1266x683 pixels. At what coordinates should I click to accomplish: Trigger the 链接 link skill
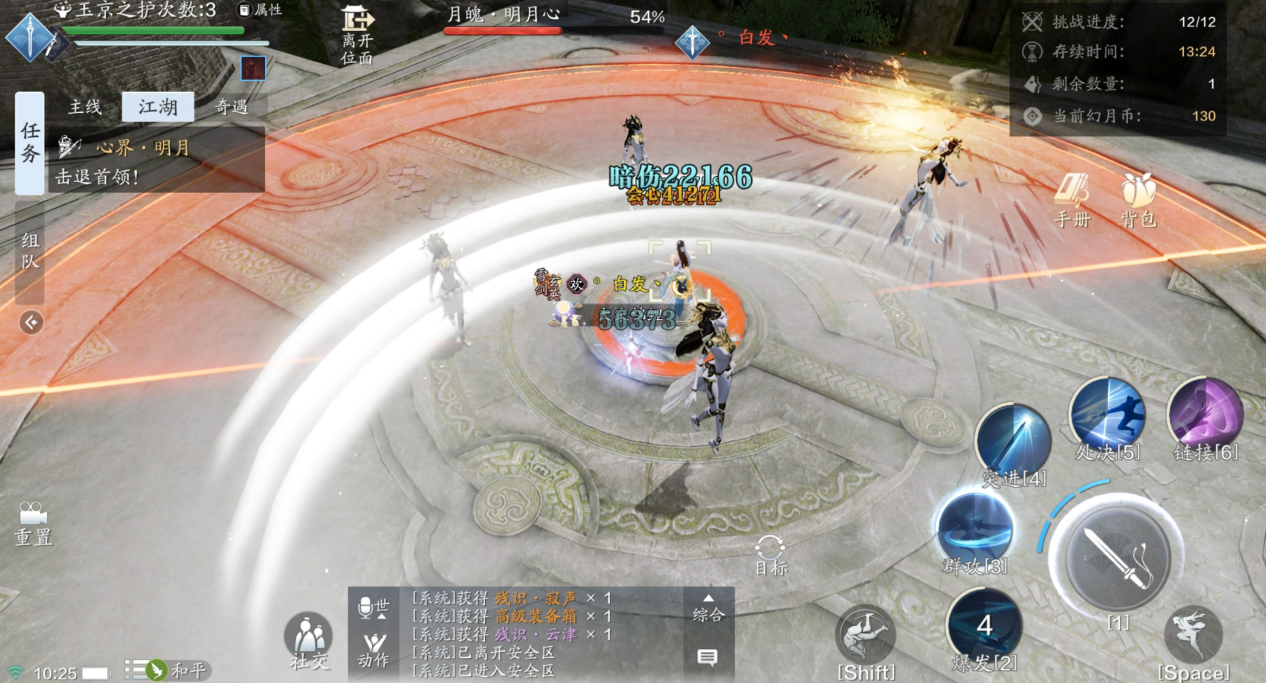(1205, 415)
